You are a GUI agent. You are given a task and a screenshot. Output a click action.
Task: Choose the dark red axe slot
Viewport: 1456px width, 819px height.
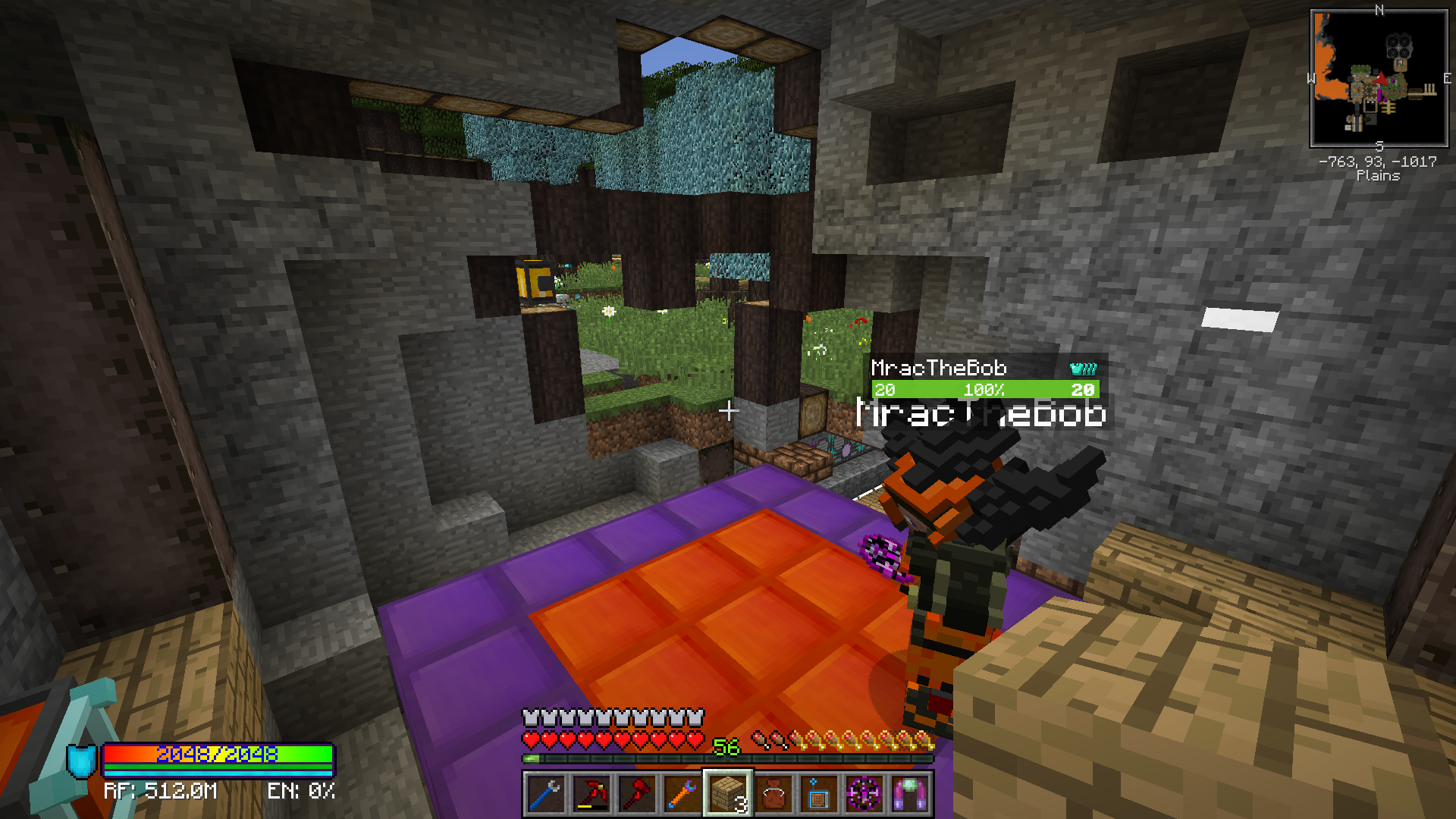pyautogui.click(x=636, y=794)
